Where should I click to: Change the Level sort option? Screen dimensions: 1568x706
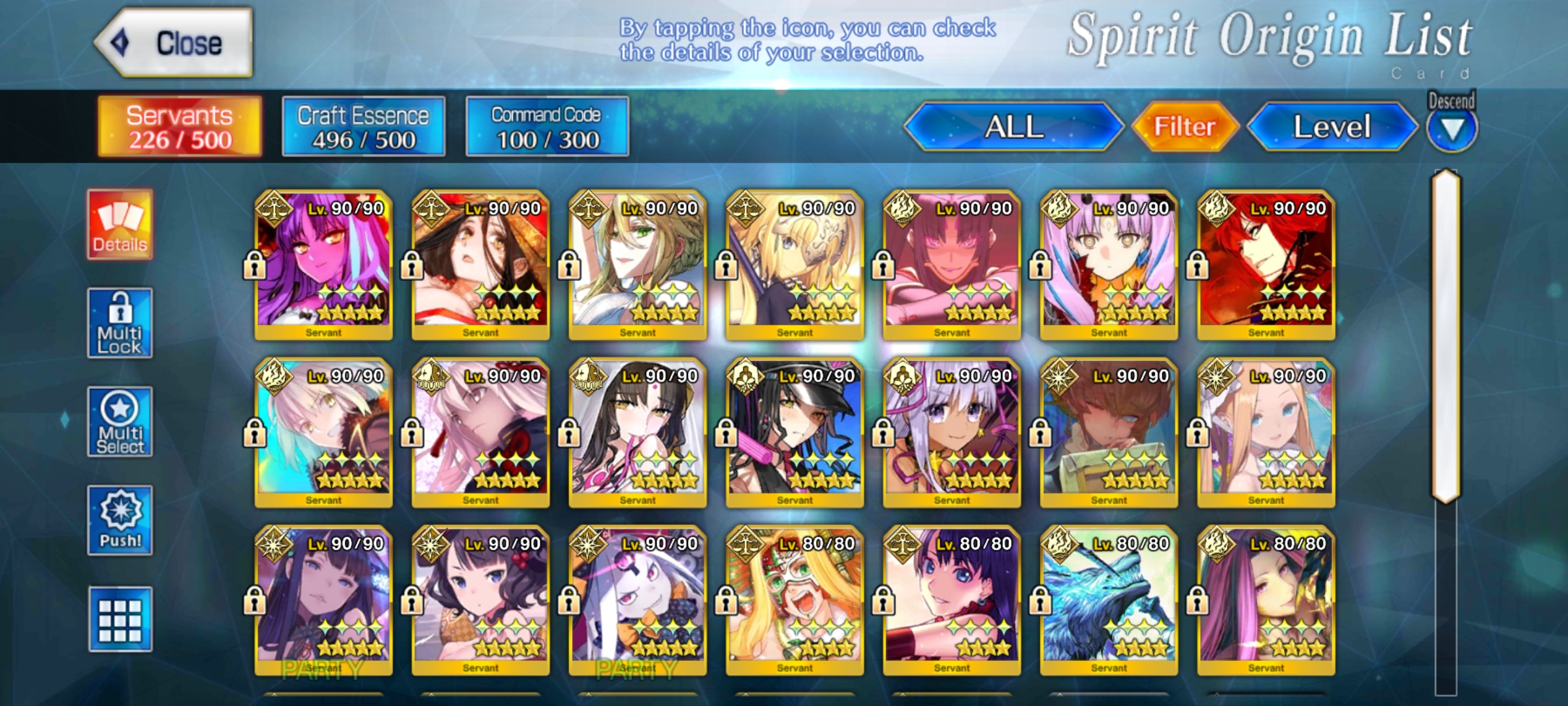click(1331, 127)
